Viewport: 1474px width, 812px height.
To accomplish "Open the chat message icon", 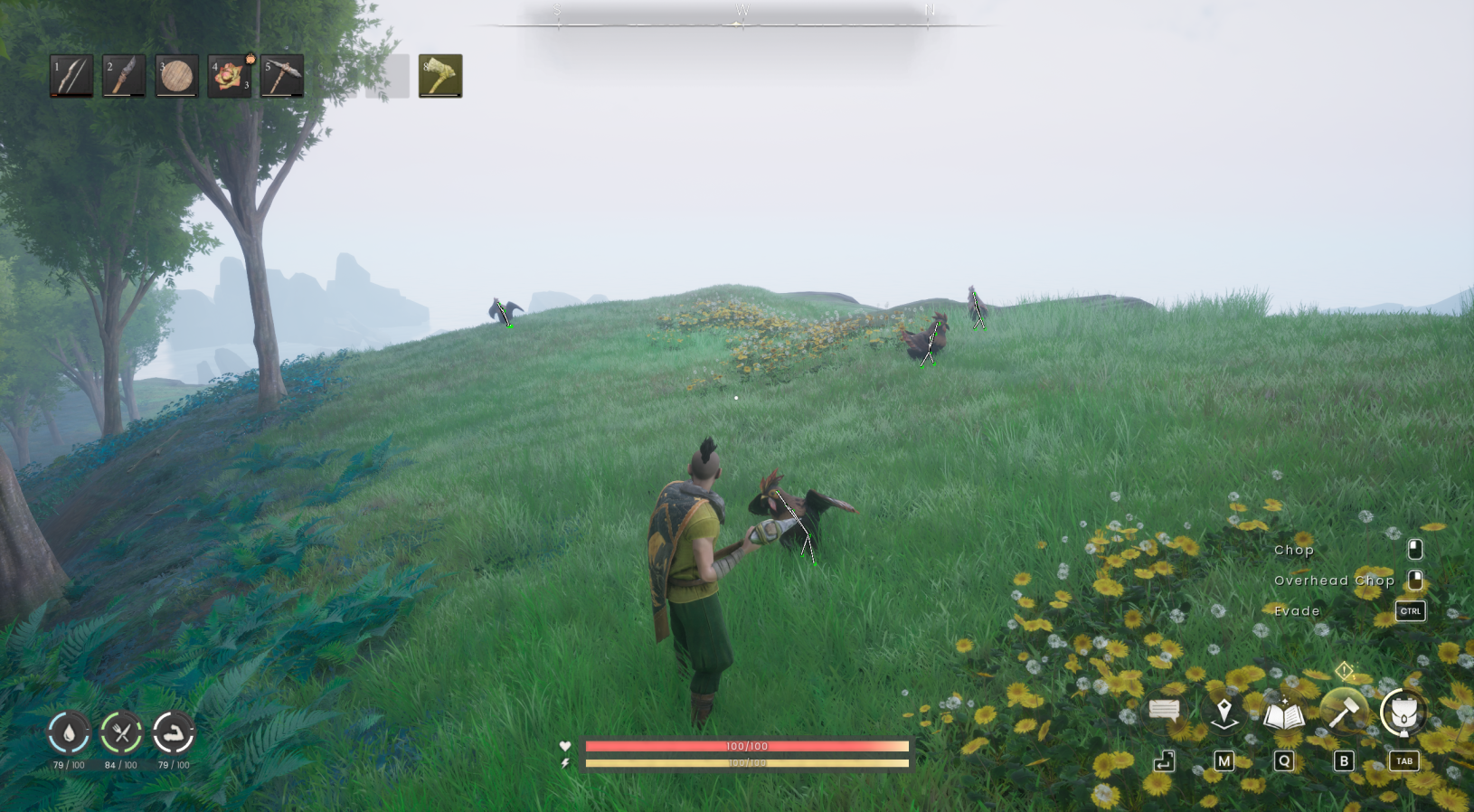I will pyautogui.click(x=1163, y=711).
